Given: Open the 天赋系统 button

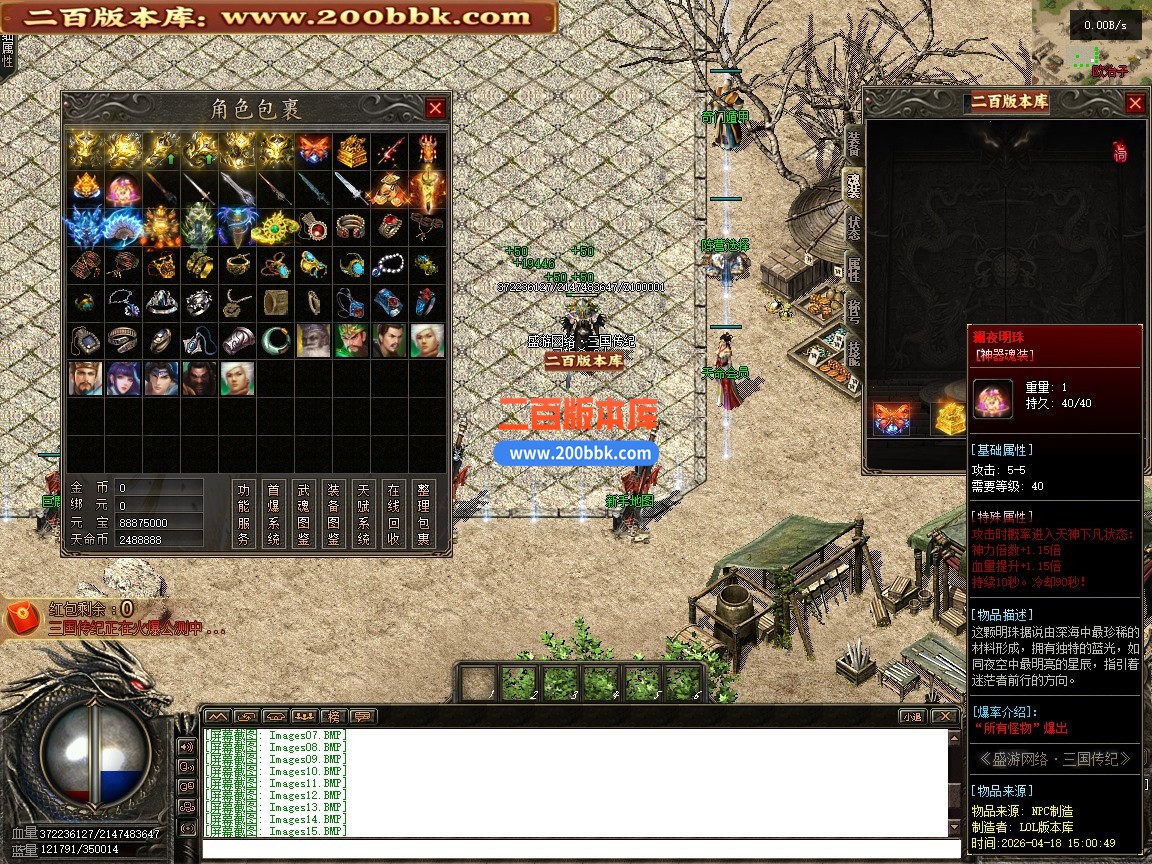Looking at the screenshot, I should [x=364, y=514].
